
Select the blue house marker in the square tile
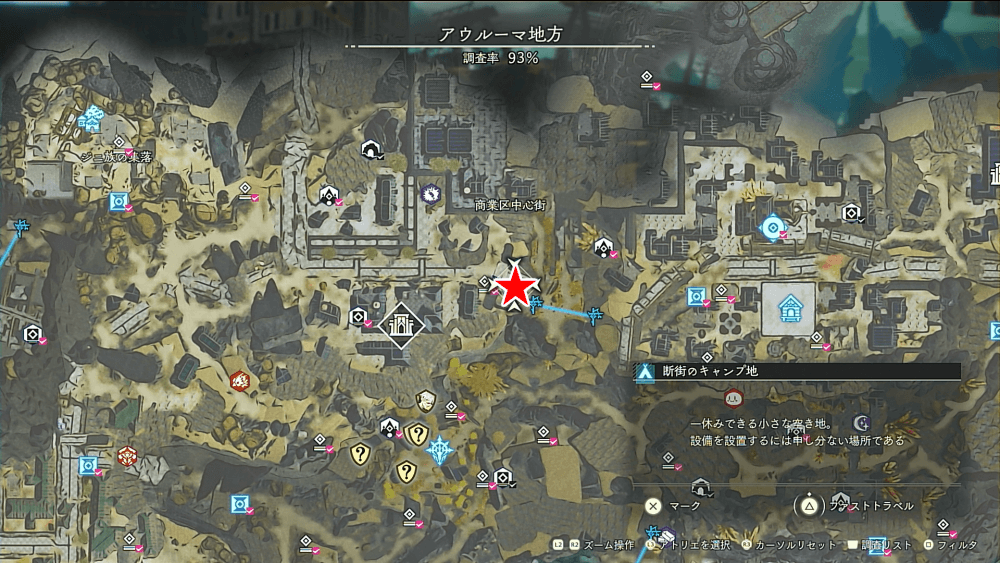(x=788, y=308)
